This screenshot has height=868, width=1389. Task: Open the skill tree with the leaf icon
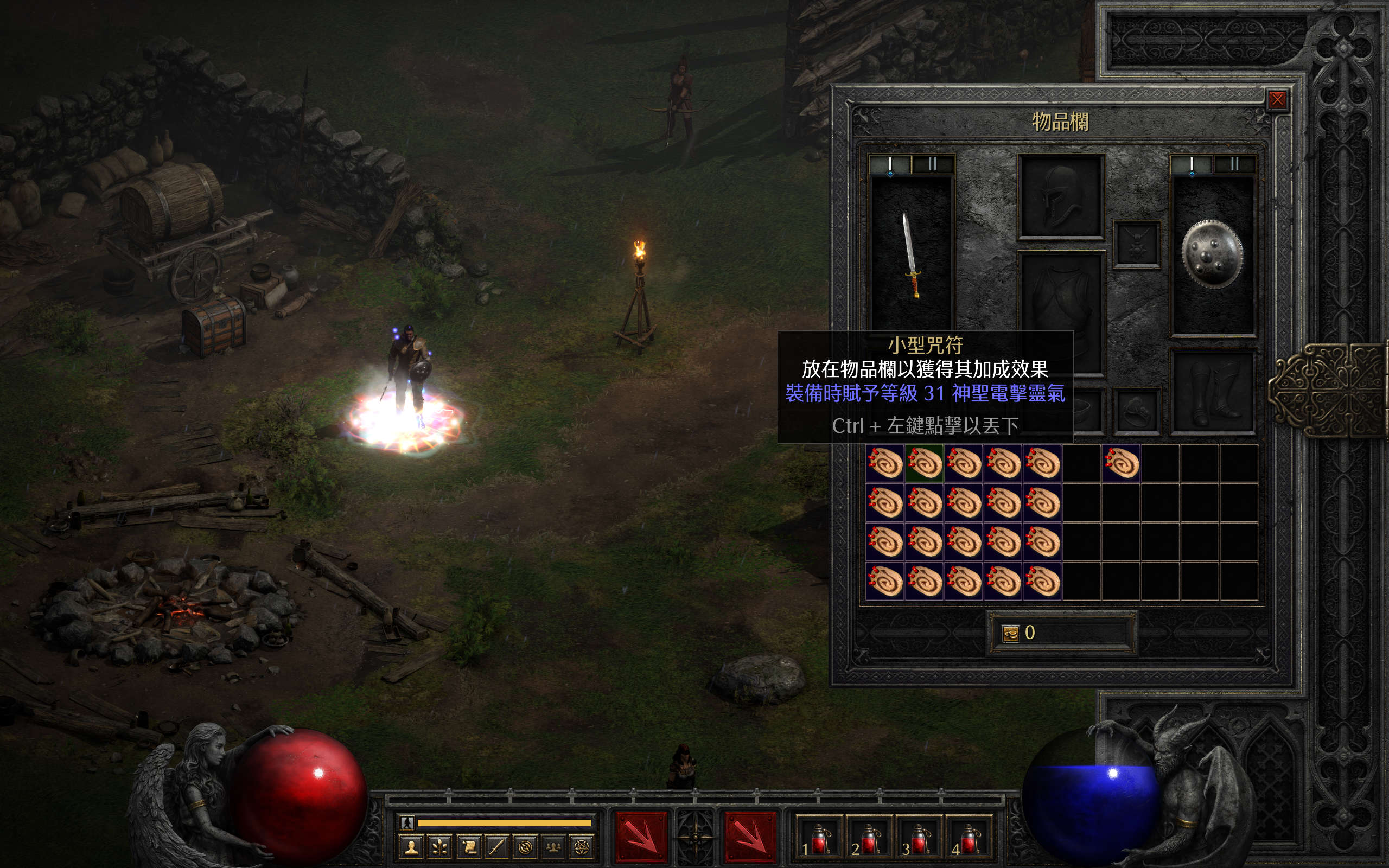coord(439,847)
